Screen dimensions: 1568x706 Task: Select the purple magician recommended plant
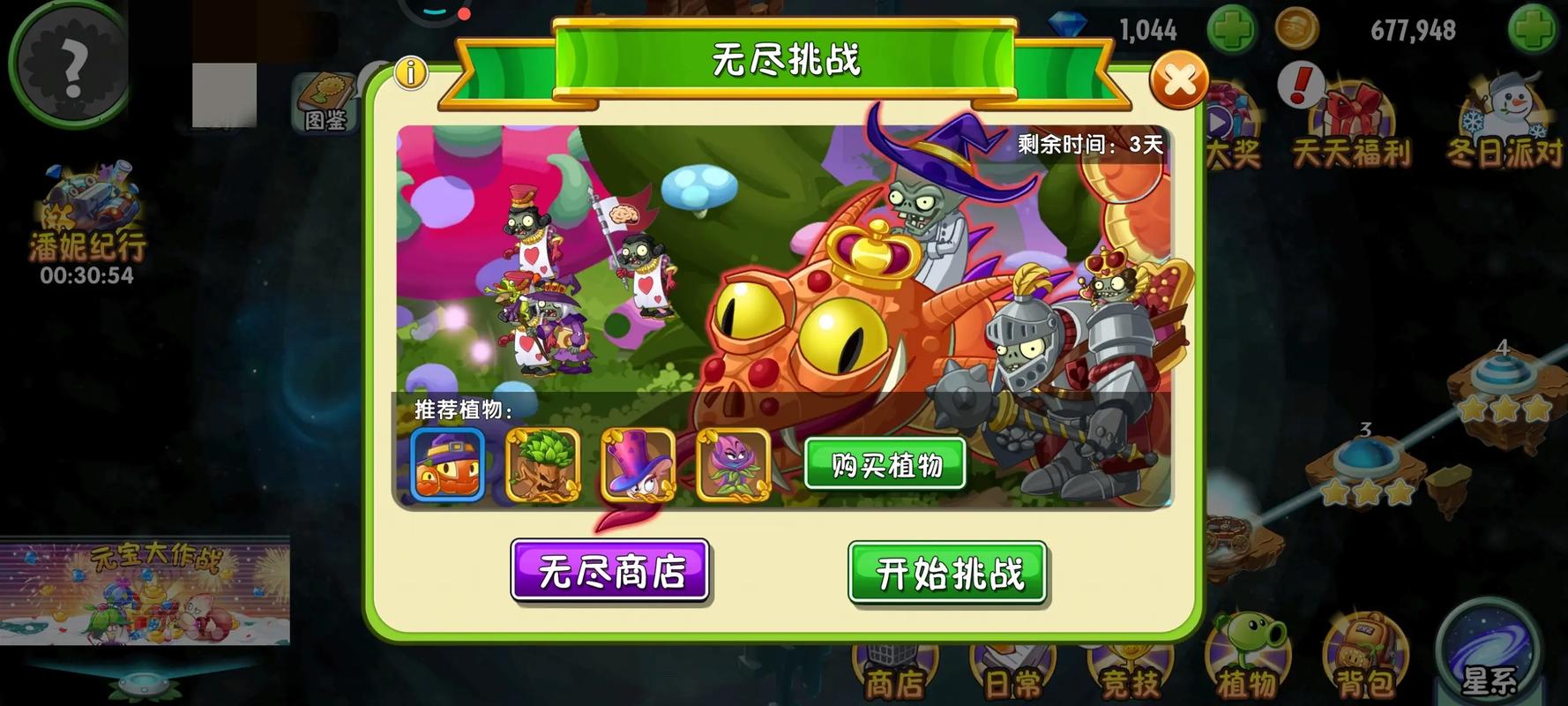pyautogui.click(x=638, y=463)
